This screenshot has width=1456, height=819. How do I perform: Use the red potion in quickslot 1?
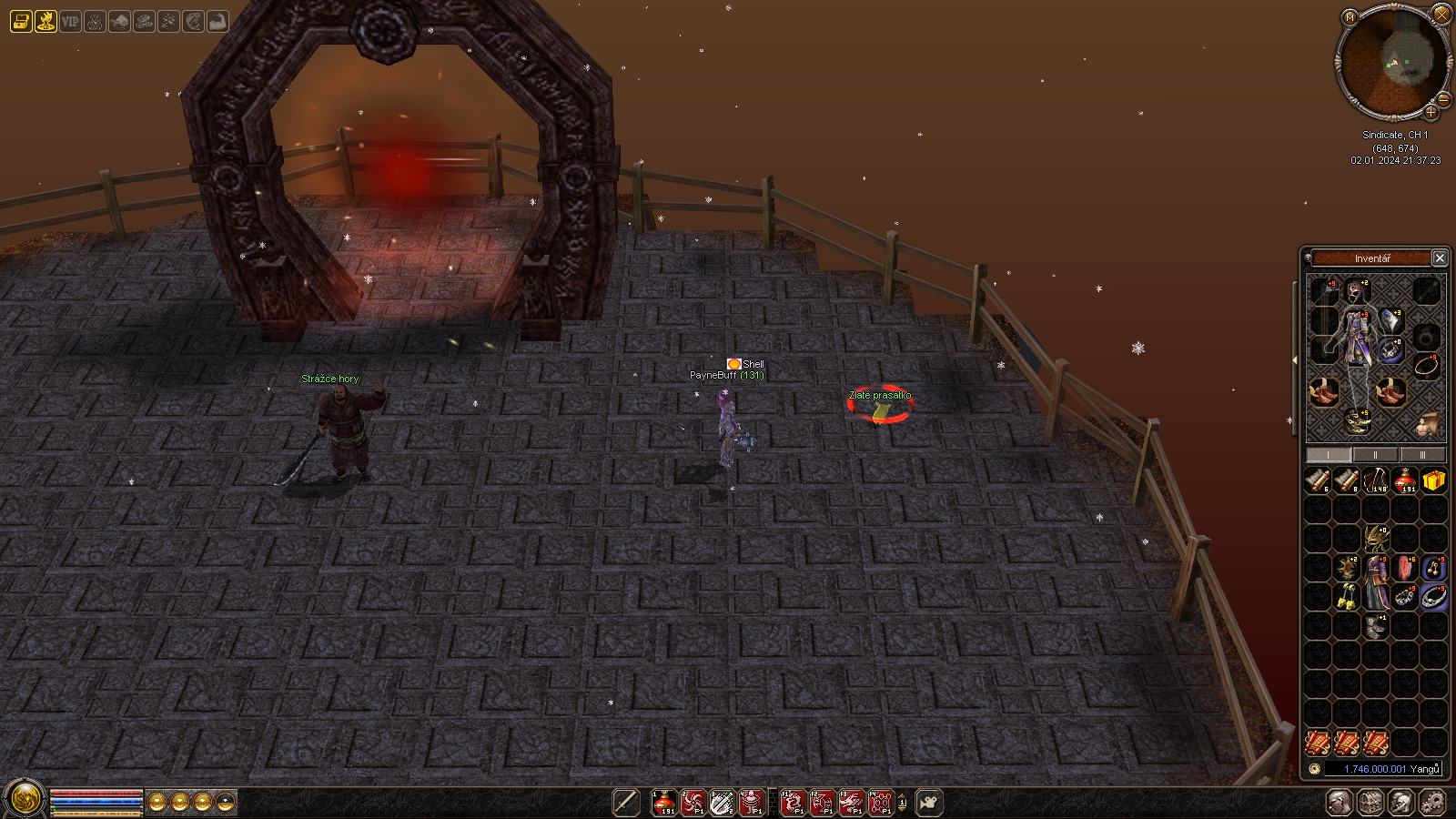pyautogui.click(x=664, y=803)
